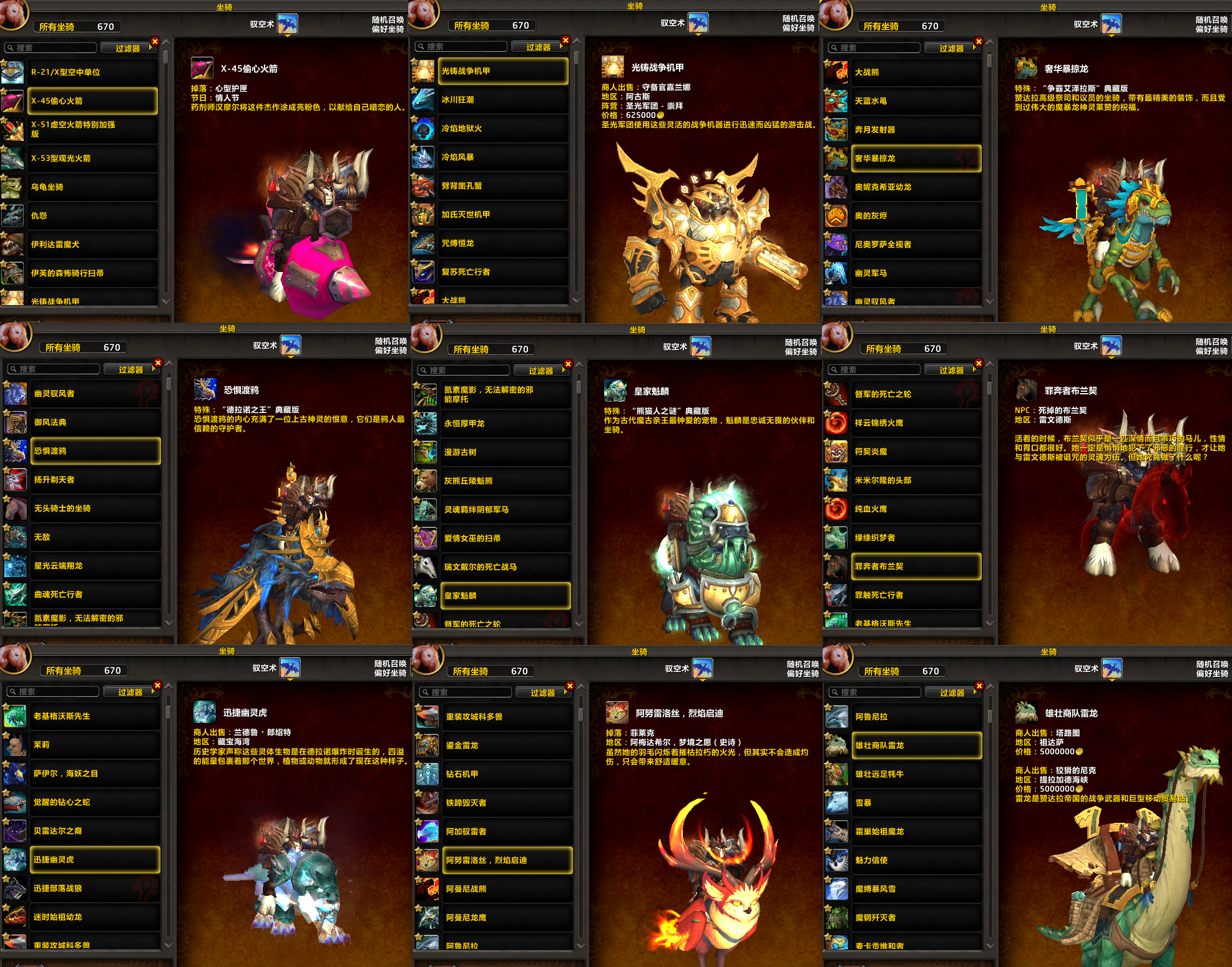Choose 奥妮克希亚幼龙 from the list
This screenshot has width=1232, height=967.
(x=916, y=187)
